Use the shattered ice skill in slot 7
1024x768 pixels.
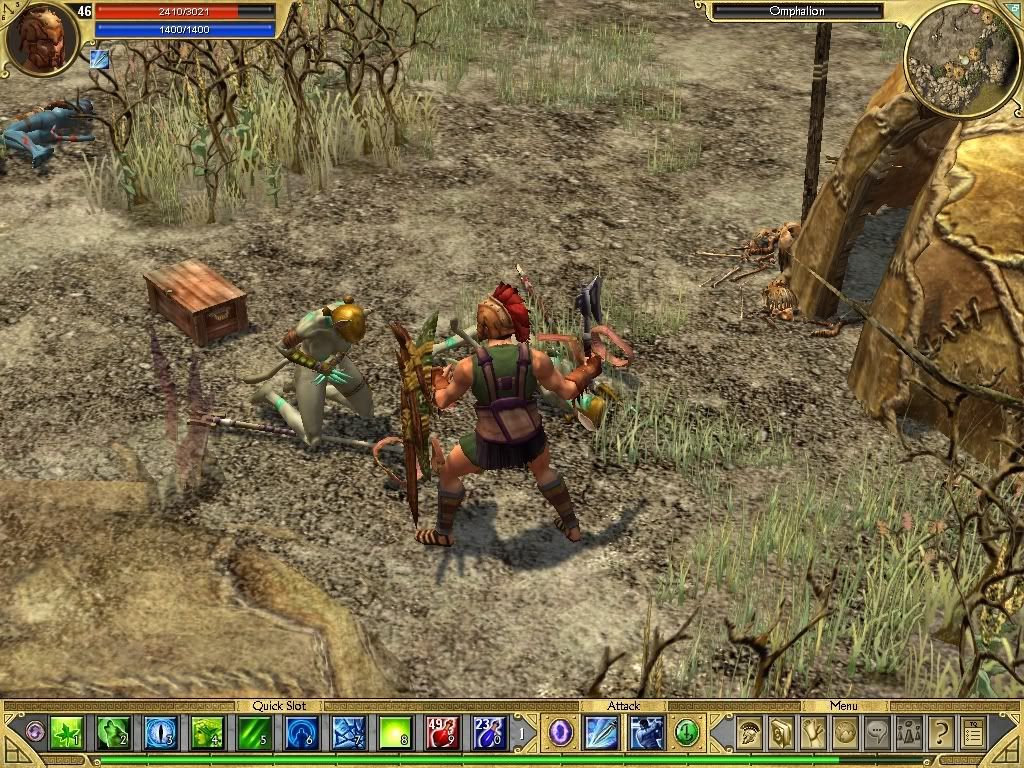click(x=348, y=734)
